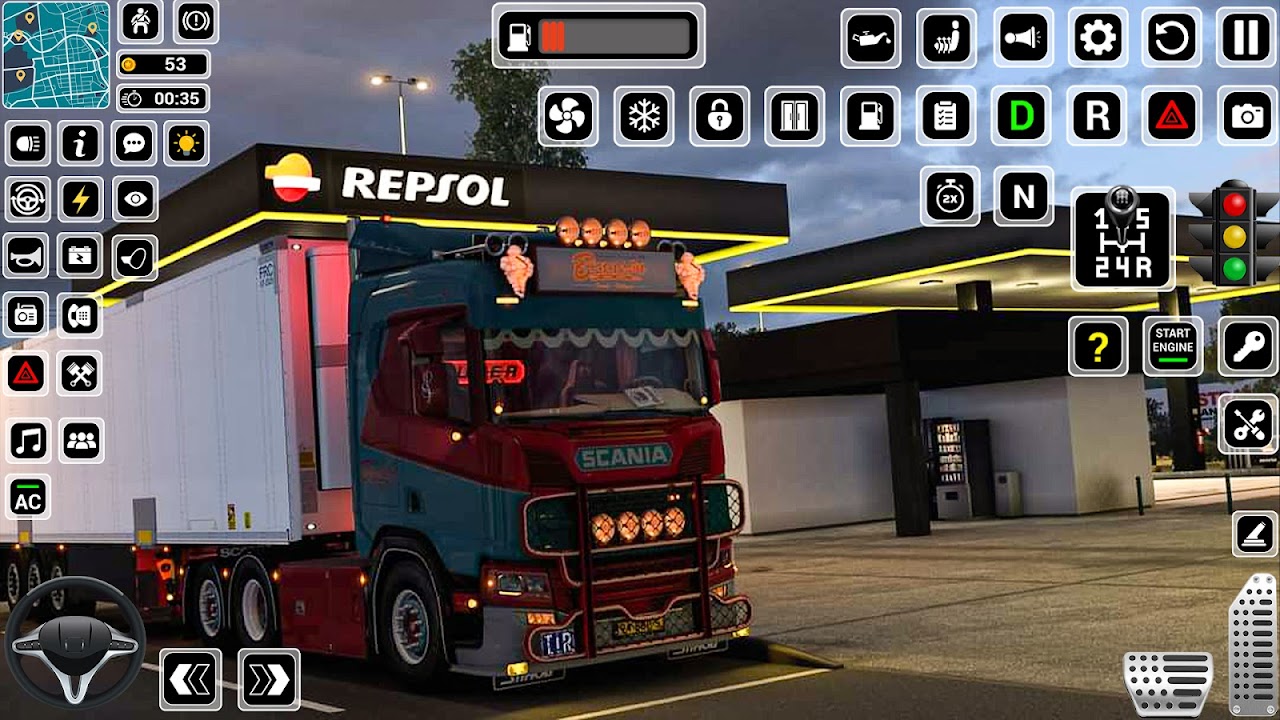This screenshot has height=720, width=1280.
Task: Click the START ENGINE button
Action: click(x=1172, y=346)
